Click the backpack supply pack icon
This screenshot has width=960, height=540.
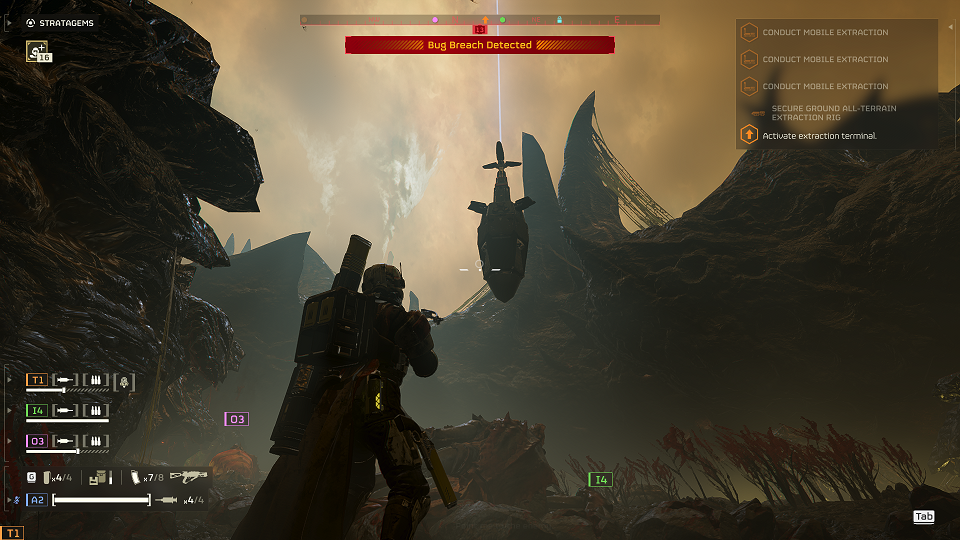pyautogui.click(x=99, y=479)
